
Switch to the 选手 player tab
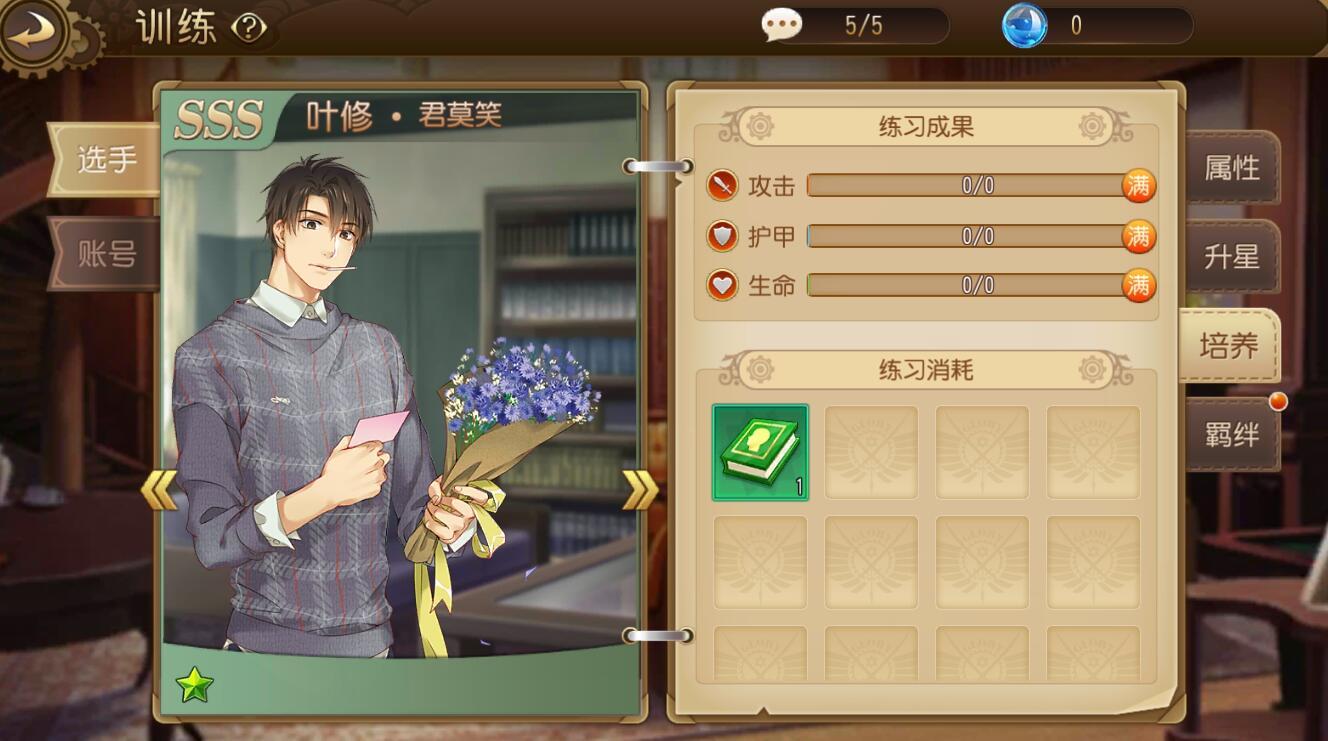pyautogui.click(x=106, y=160)
